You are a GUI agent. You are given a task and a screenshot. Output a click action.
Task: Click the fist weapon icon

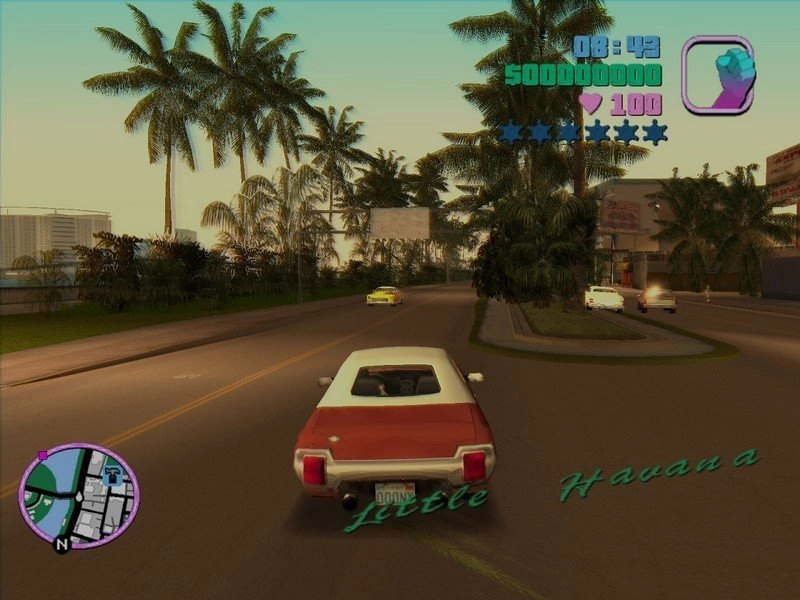[x=718, y=73]
